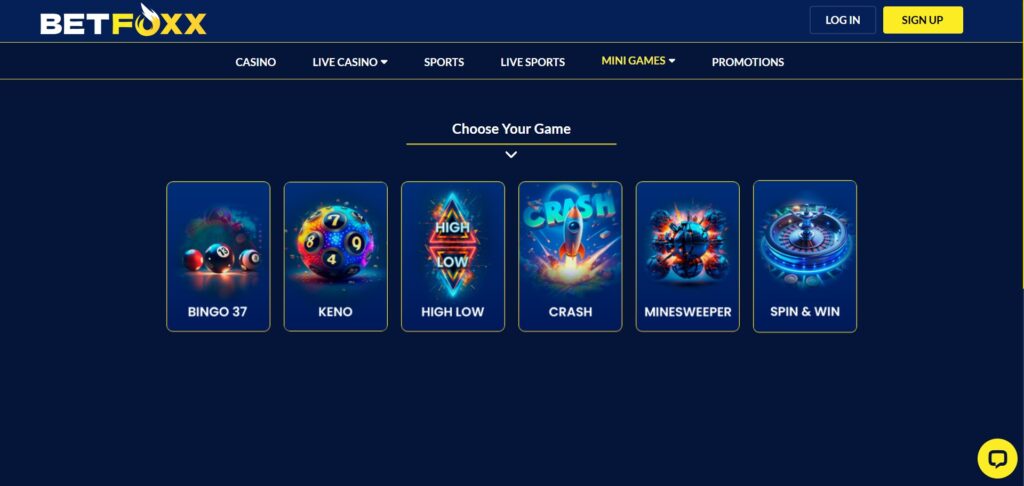The height and width of the screenshot is (486, 1024).
Task: Expand the Live Casino dropdown
Action: click(x=350, y=62)
